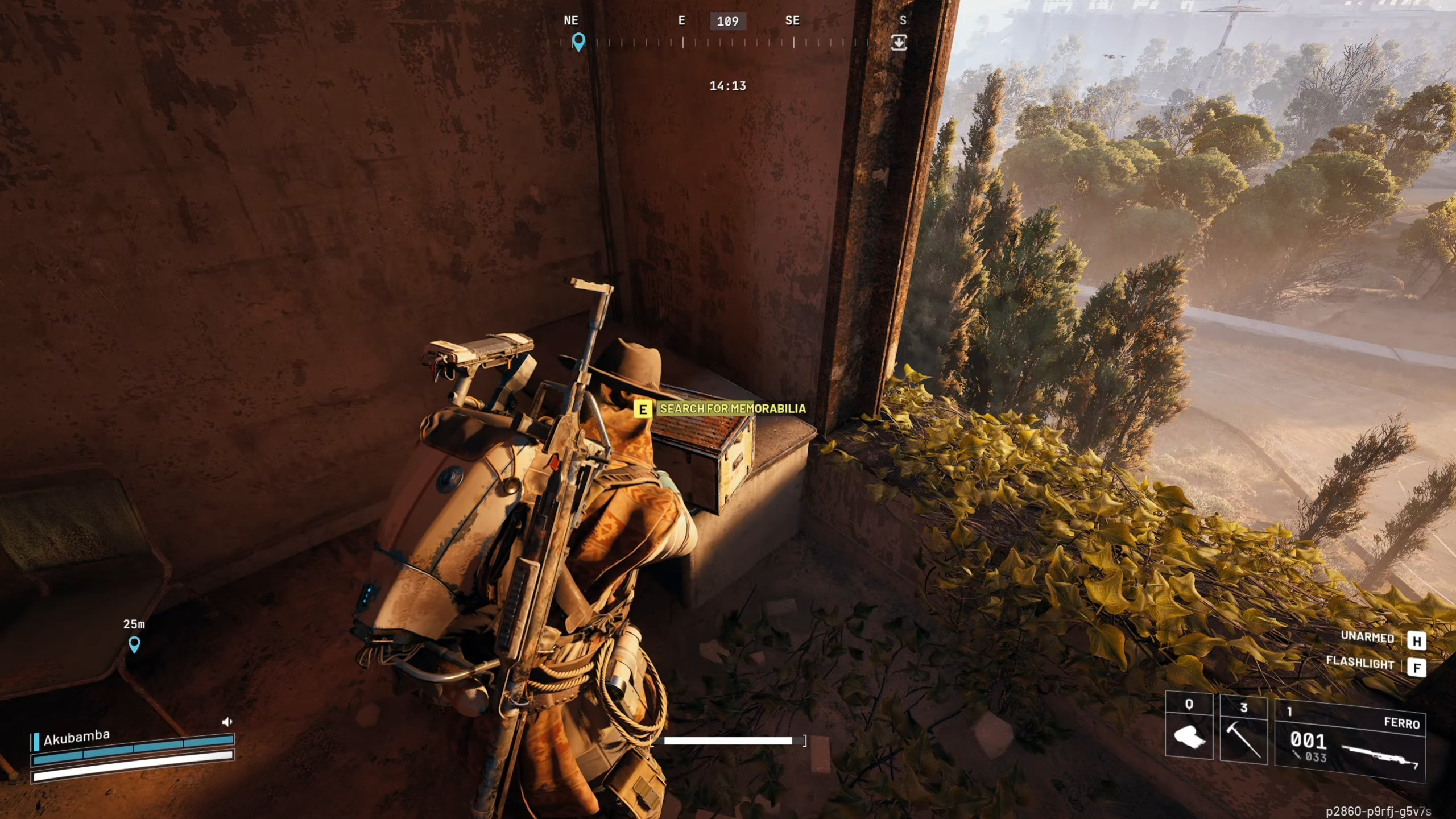This screenshot has height=819, width=1456.
Task: Select the pickaxe in slot 3
Action: coord(1243,739)
